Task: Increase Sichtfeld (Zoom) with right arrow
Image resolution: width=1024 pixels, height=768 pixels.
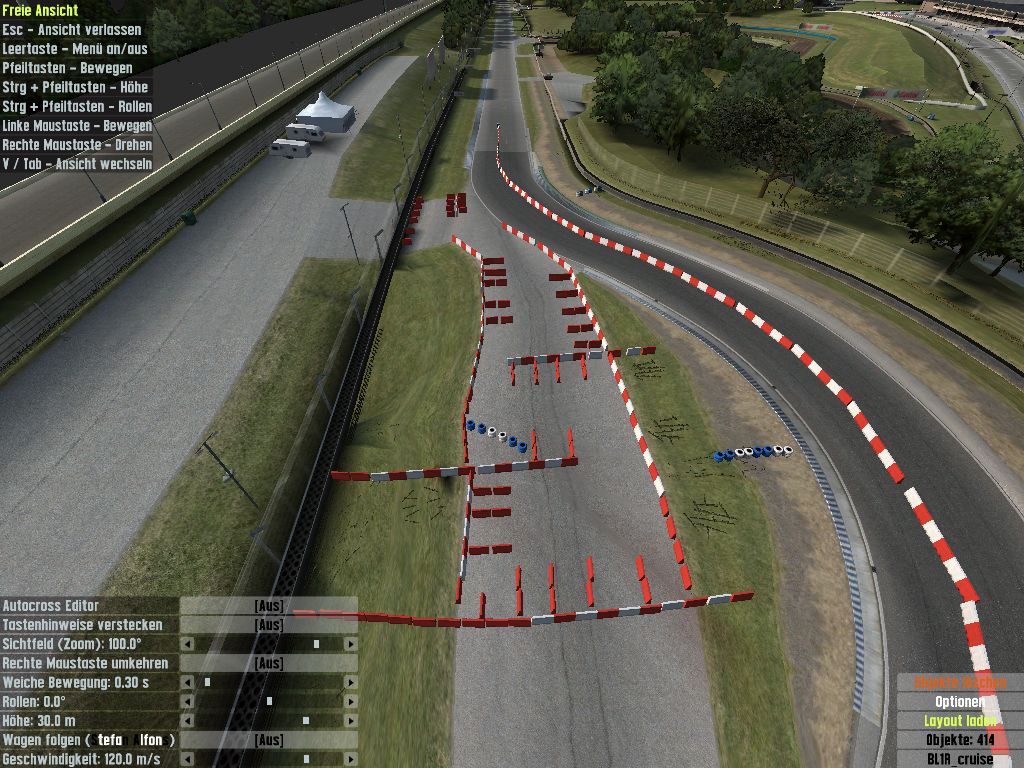Action: click(x=350, y=644)
